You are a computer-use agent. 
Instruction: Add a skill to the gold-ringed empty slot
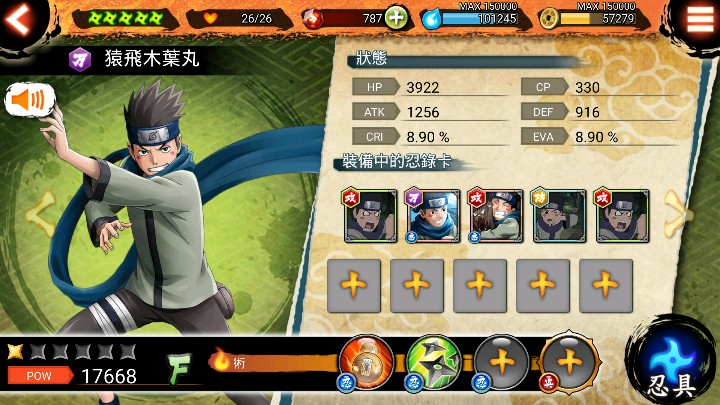[568, 364]
